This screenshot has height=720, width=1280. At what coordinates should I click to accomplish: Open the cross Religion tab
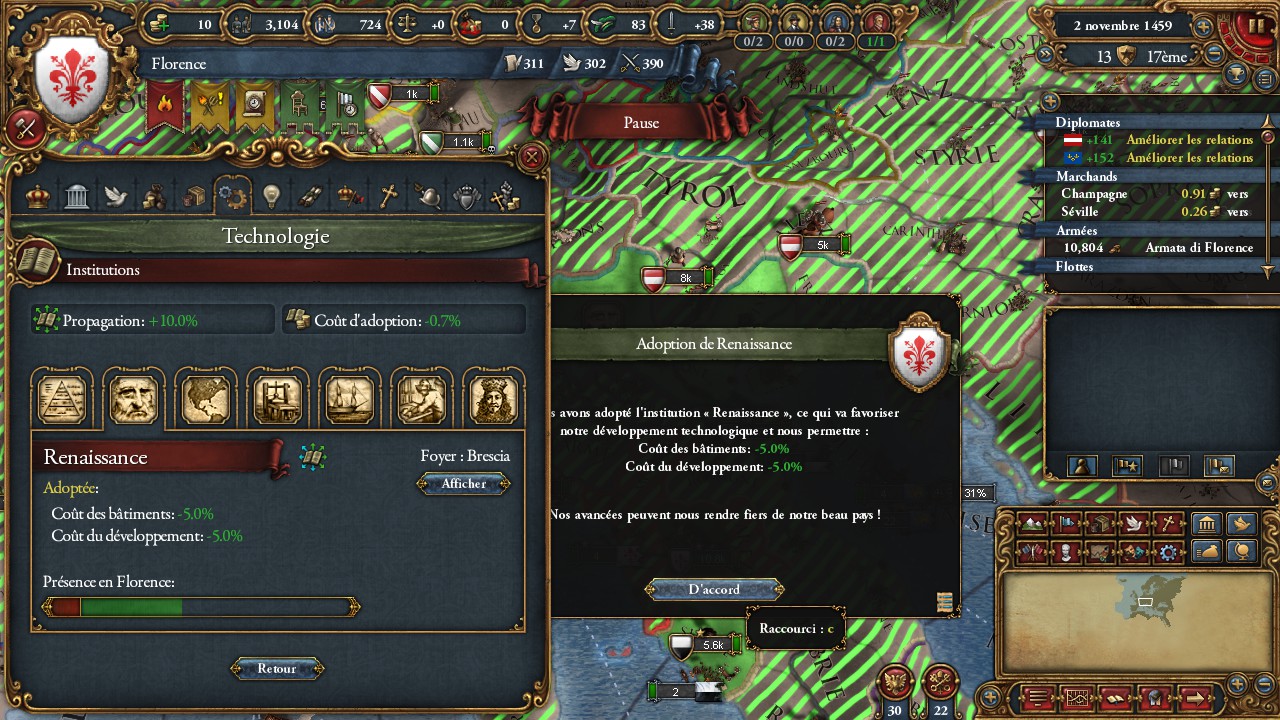[388, 196]
